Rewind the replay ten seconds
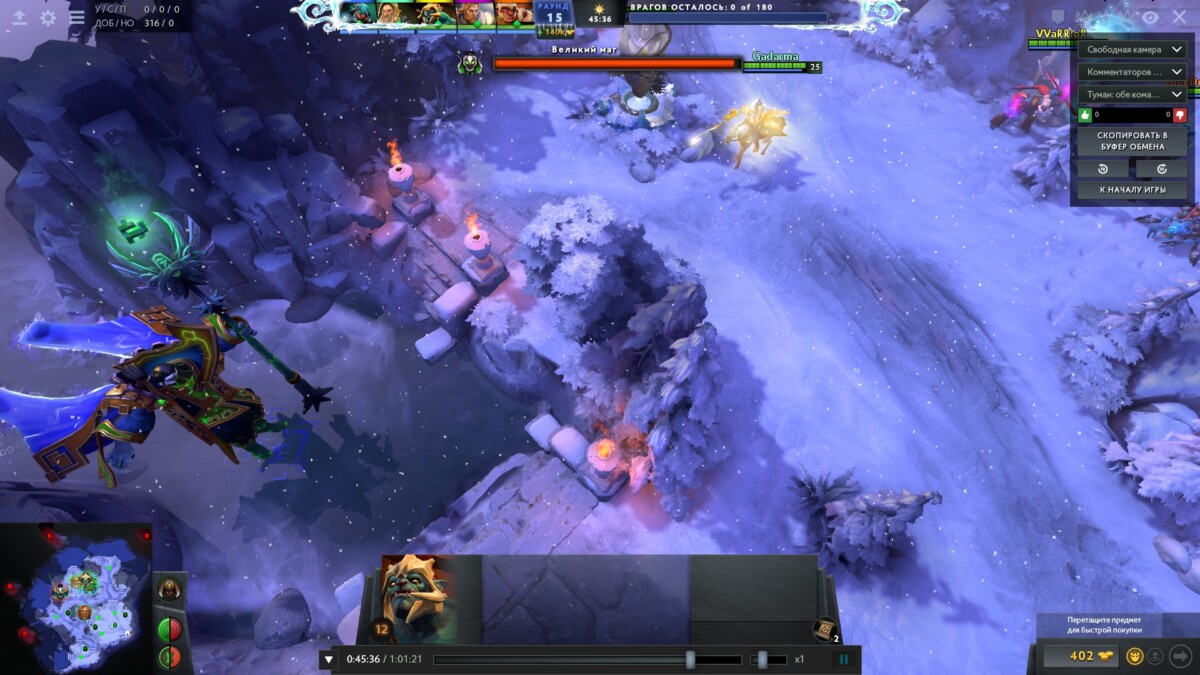The width and height of the screenshot is (1200, 675). 1104,169
